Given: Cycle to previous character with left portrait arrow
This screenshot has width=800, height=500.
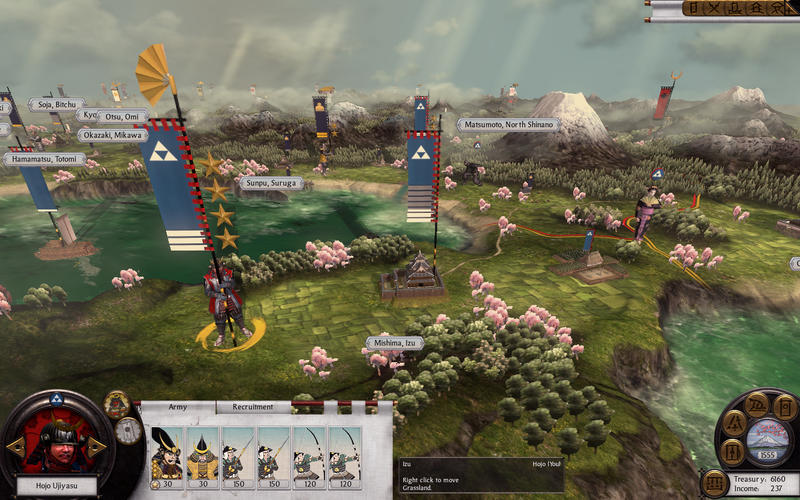Looking at the screenshot, I should [14, 447].
